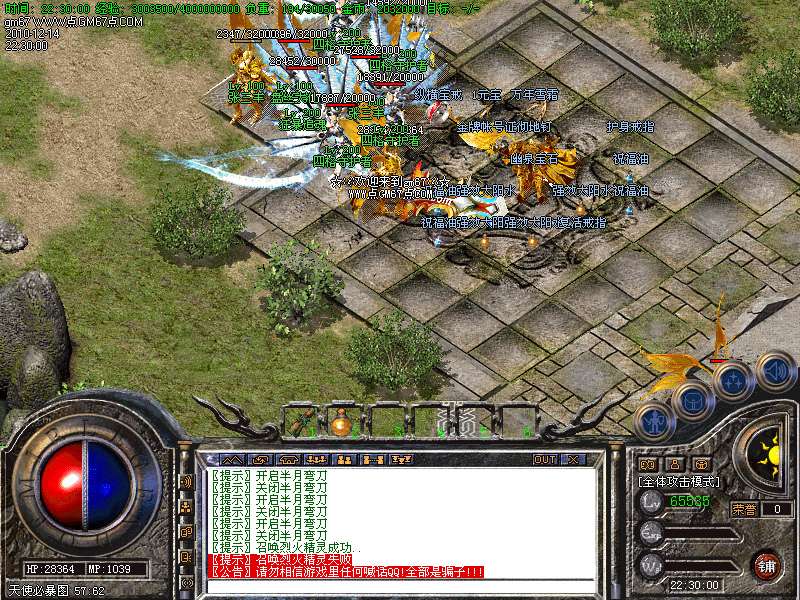Image resolution: width=800 pixels, height=600 pixels.
Task: Use the scroll item in the first belt slot
Action: [x=300, y=422]
